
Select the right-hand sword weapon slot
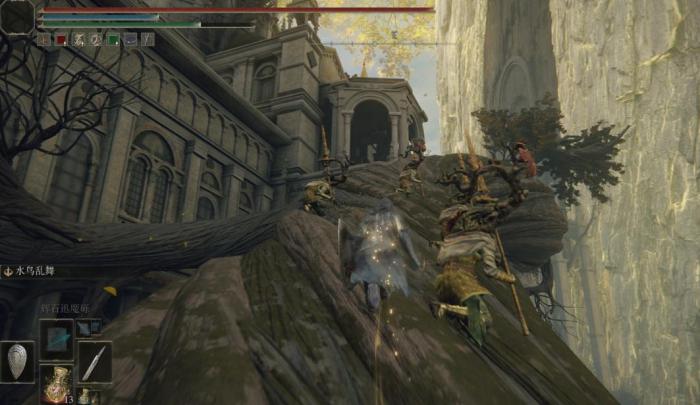coord(94,362)
